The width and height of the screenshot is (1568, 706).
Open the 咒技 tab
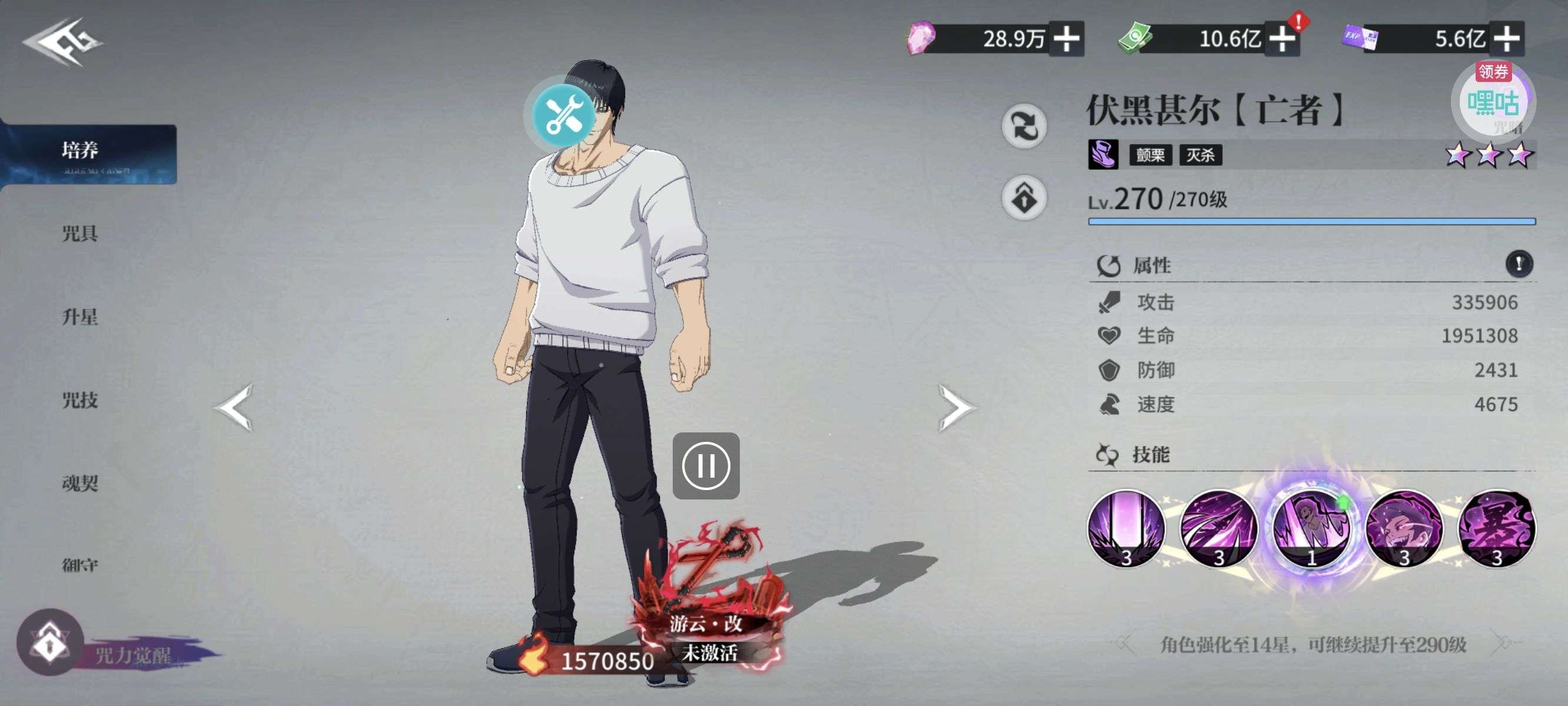[81, 400]
